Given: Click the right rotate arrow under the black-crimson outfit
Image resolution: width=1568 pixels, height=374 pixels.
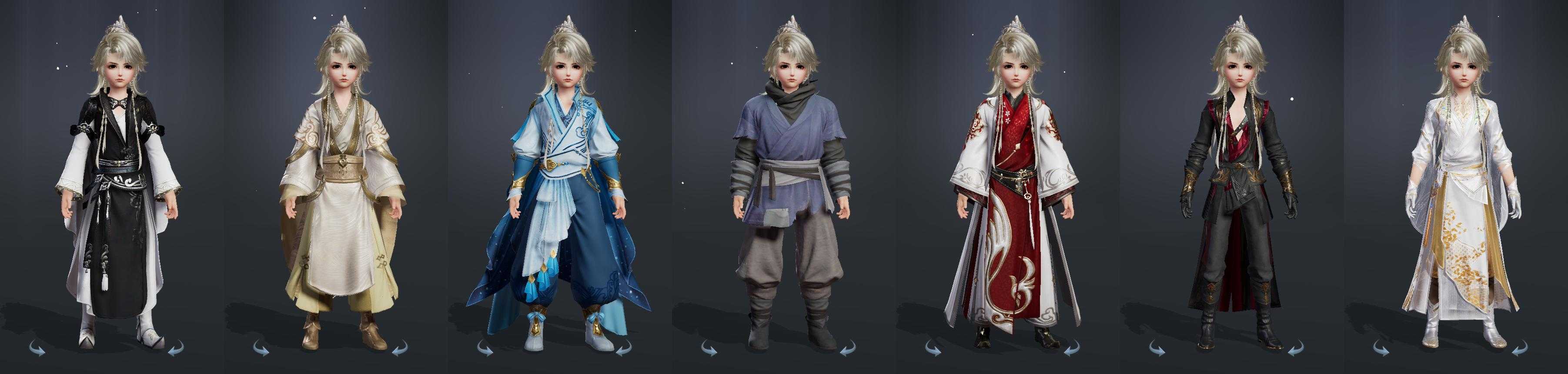Looking at the screenshot, I should coord(1295,348).
